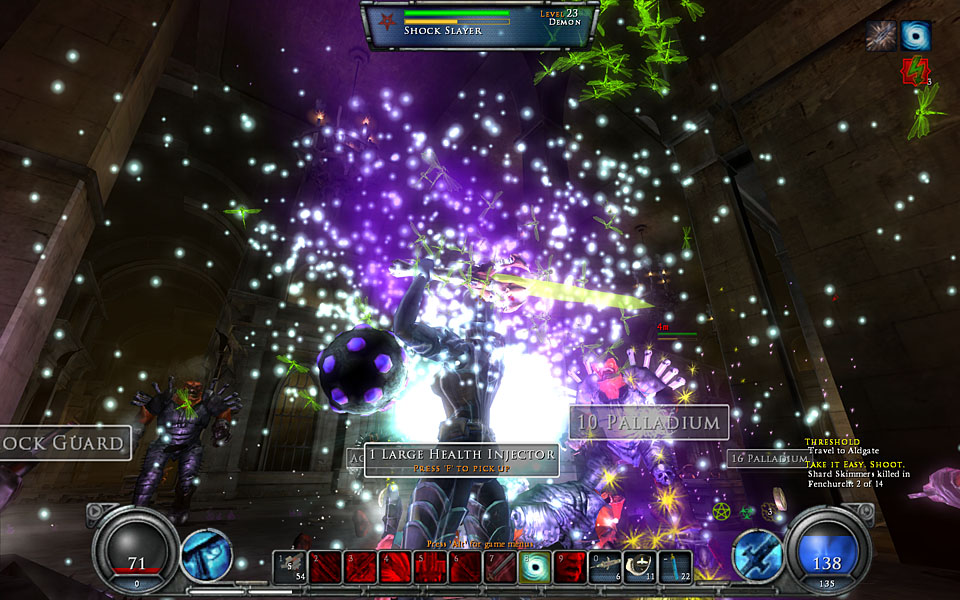
Task: Open the Take It Easy. Shoot. quest entry
Action: click(x=857, y=464)
